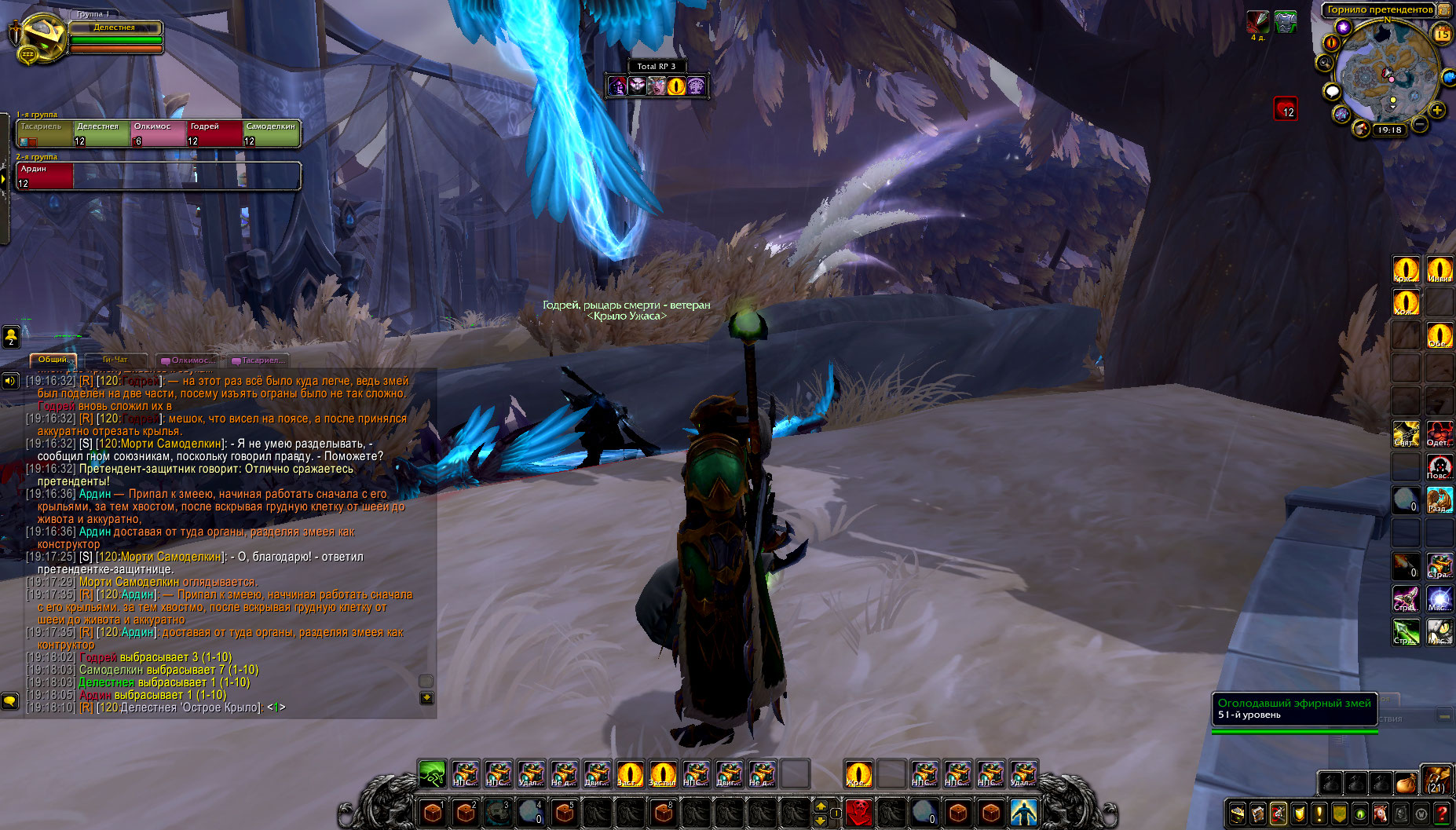1456x830 pixels.
Task: Switch to the Общий chat tab
Action: coord(53,360)
